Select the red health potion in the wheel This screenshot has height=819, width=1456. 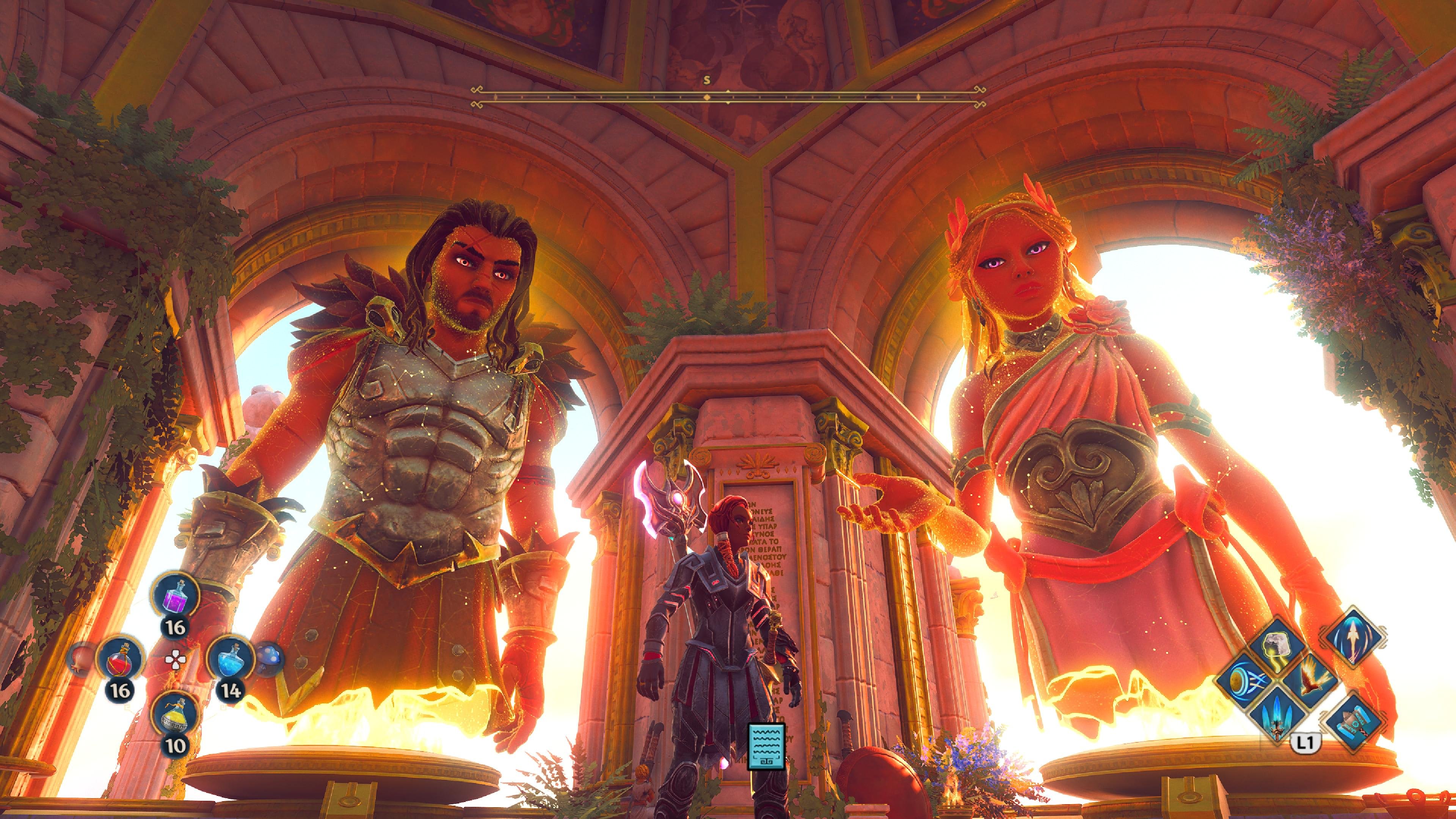pos(120,661)
